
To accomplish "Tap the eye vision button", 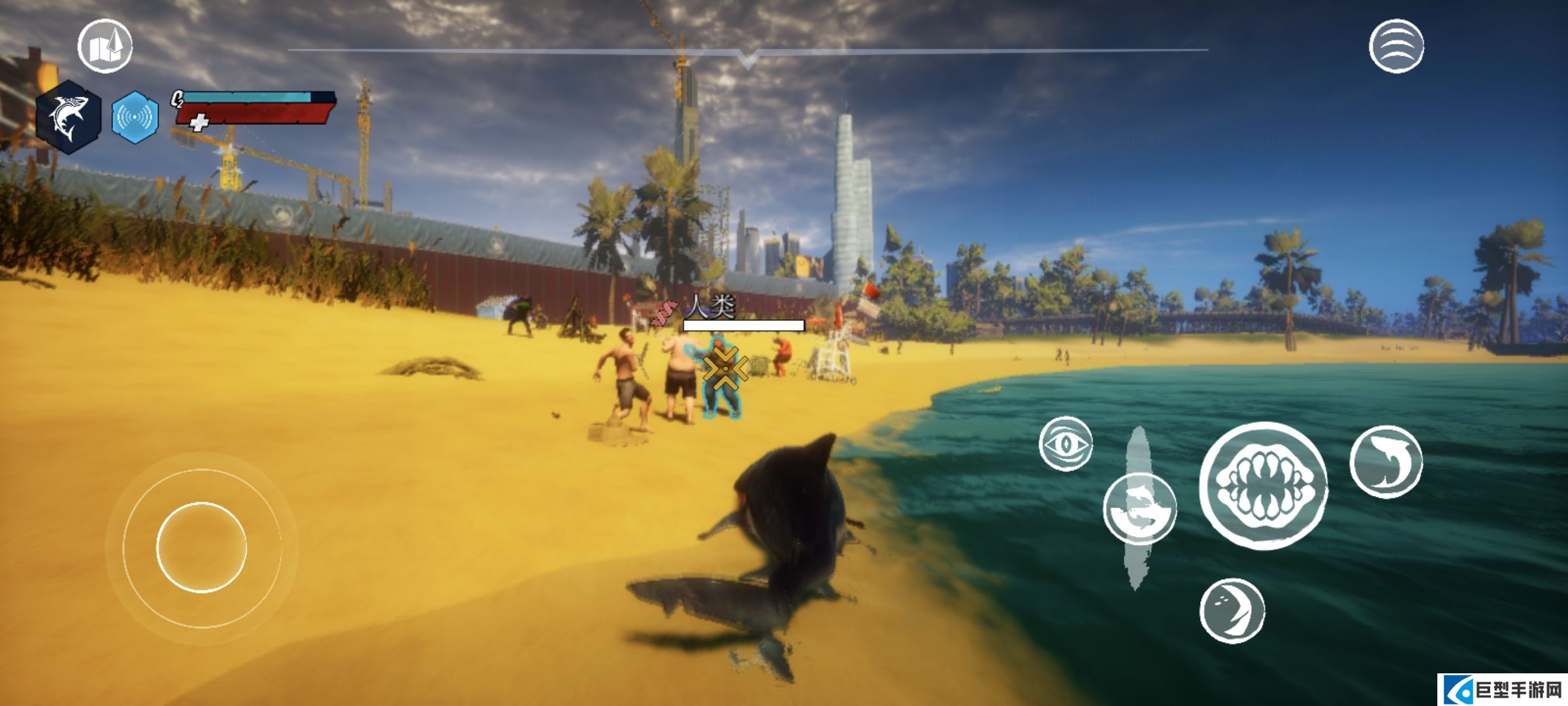I will [1065, 444].
